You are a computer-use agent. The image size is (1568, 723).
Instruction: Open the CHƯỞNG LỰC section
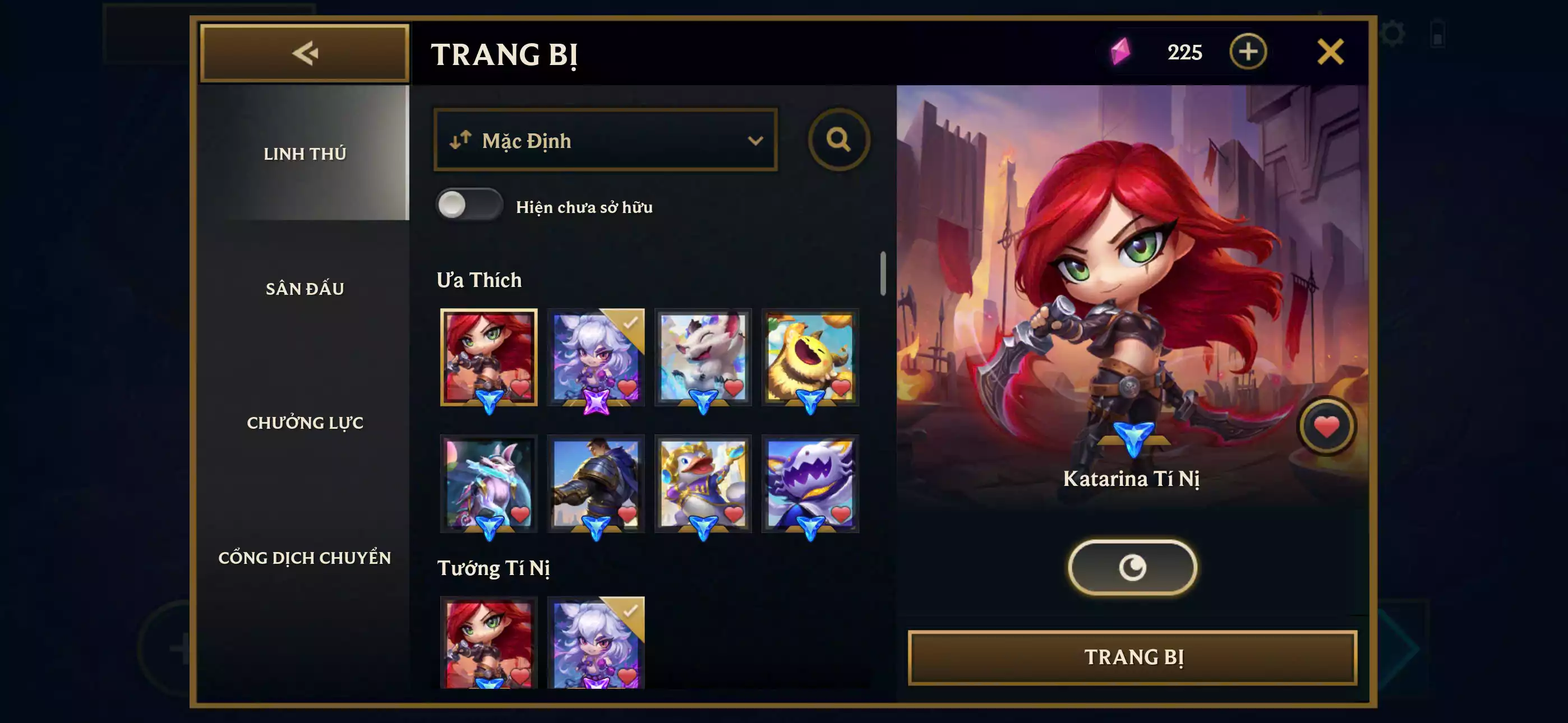306,423
